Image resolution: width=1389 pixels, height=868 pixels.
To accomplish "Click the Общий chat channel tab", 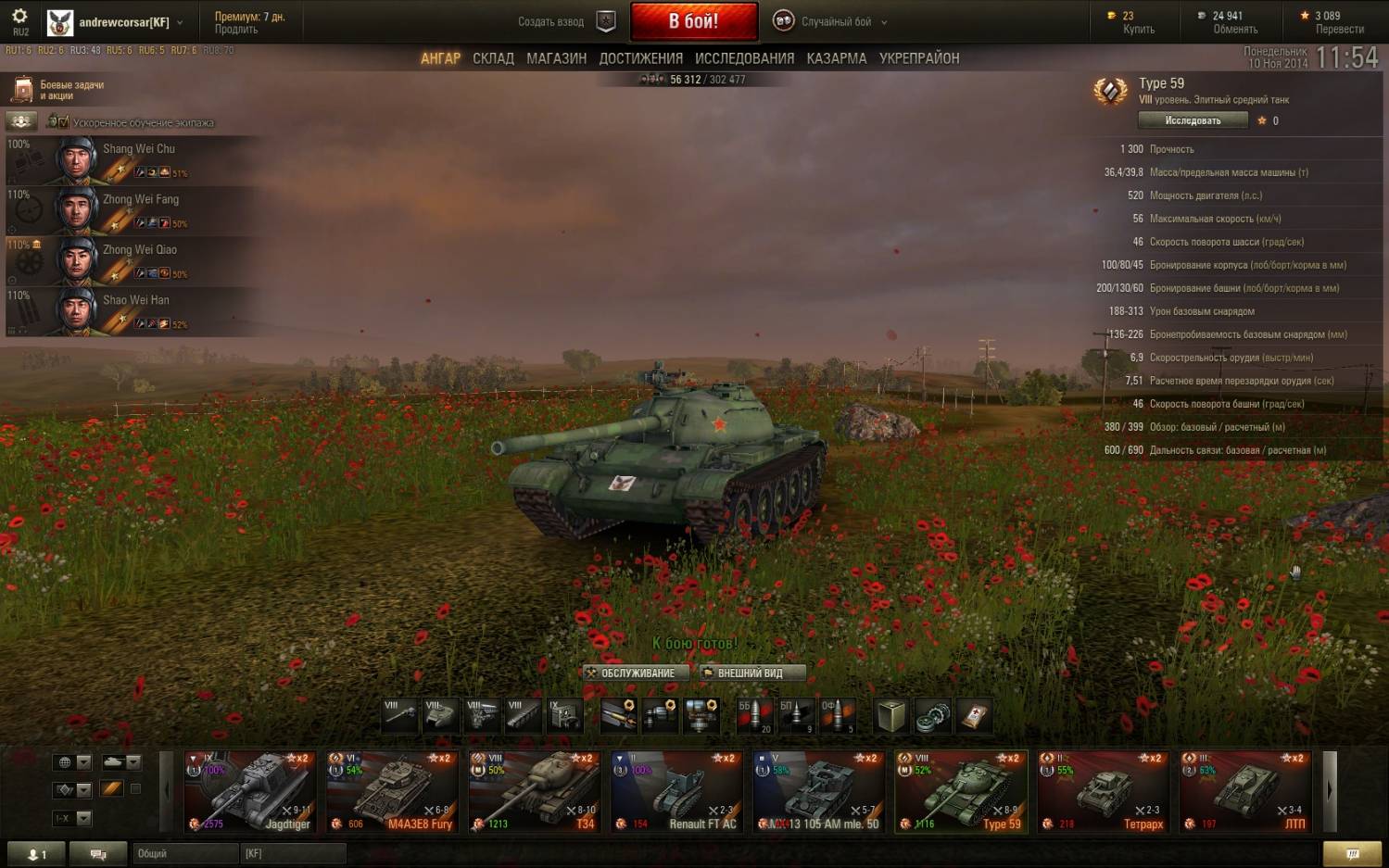I will tap(183, 853).
